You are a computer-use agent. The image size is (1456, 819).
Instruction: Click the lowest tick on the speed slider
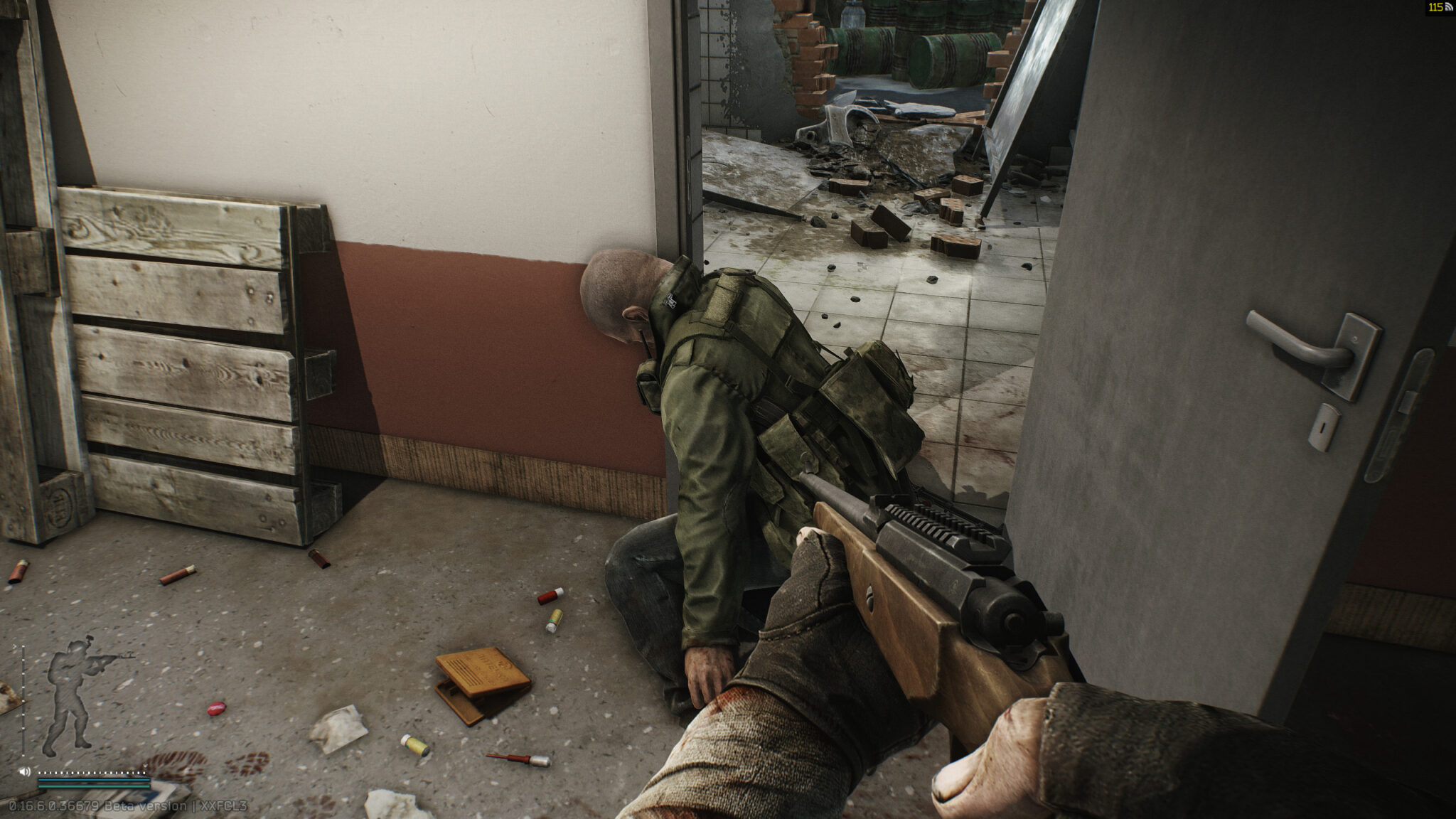pos(23,755)
